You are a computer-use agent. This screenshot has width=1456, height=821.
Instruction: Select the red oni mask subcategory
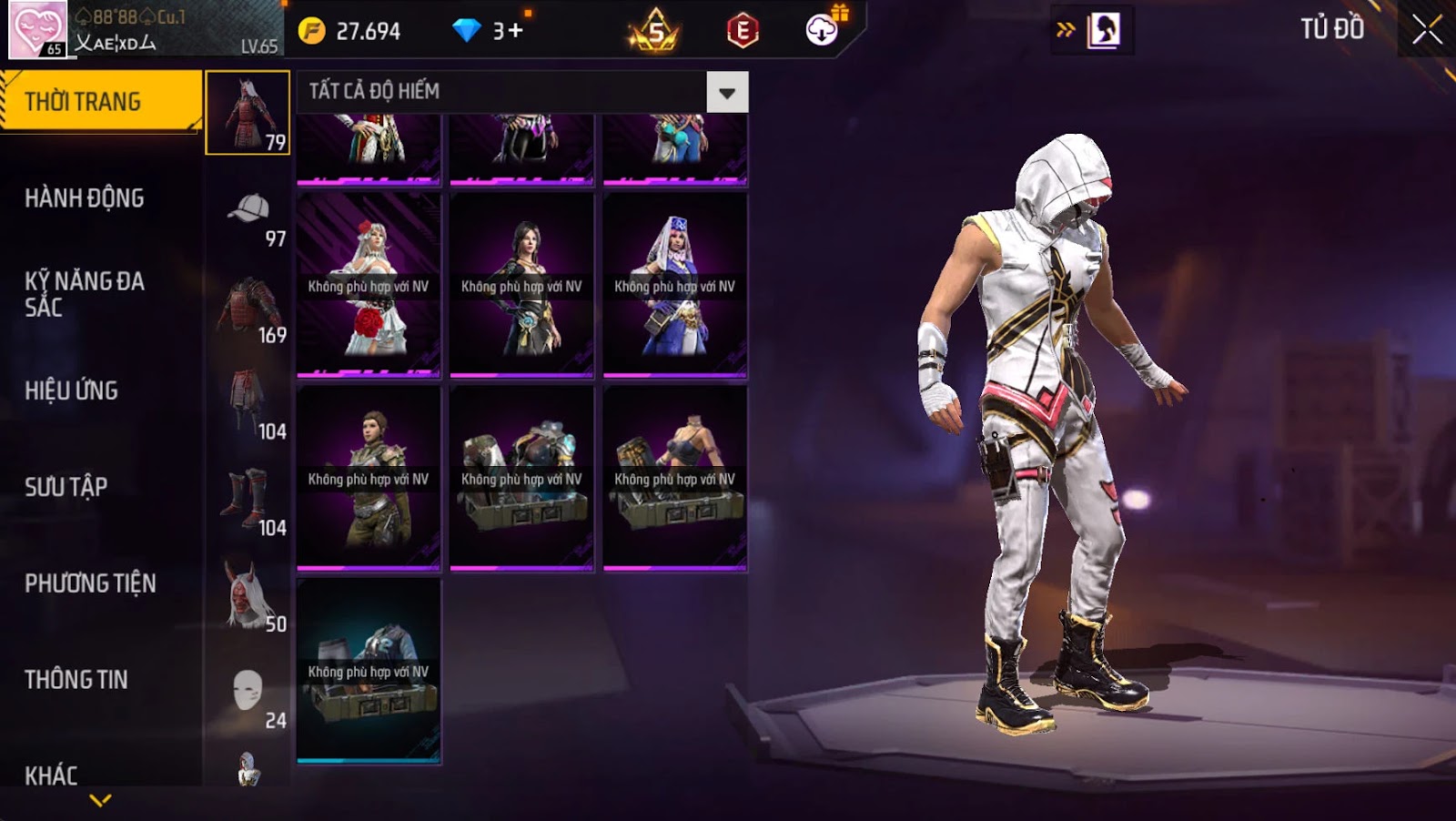248,597
